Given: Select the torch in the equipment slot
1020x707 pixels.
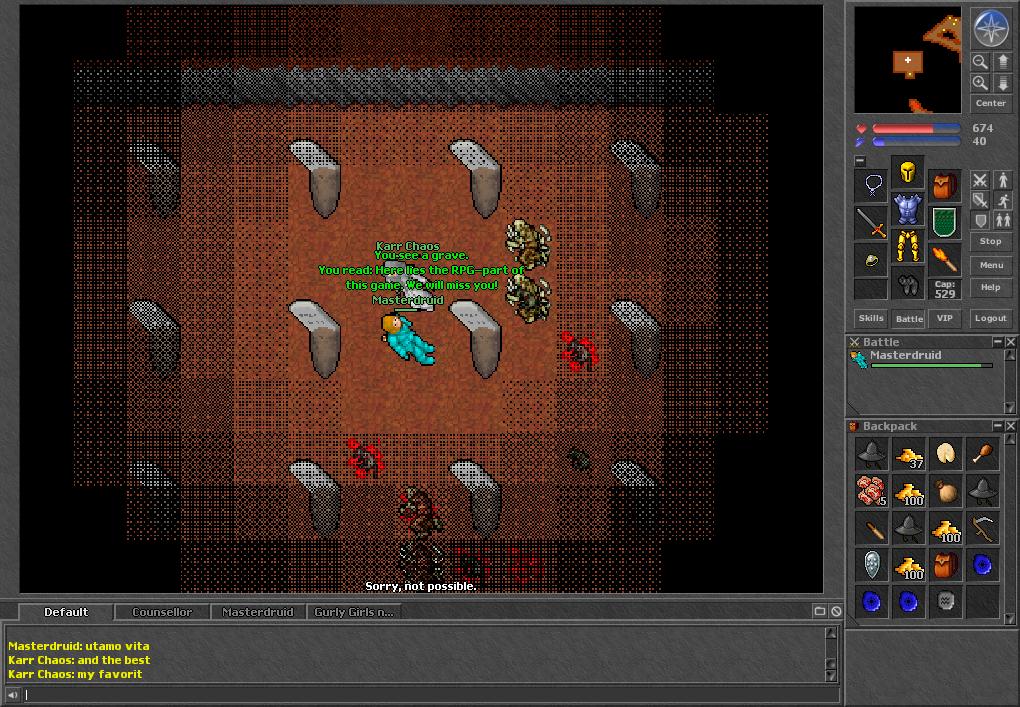Looking at the screenshot, I should [944, 258].
